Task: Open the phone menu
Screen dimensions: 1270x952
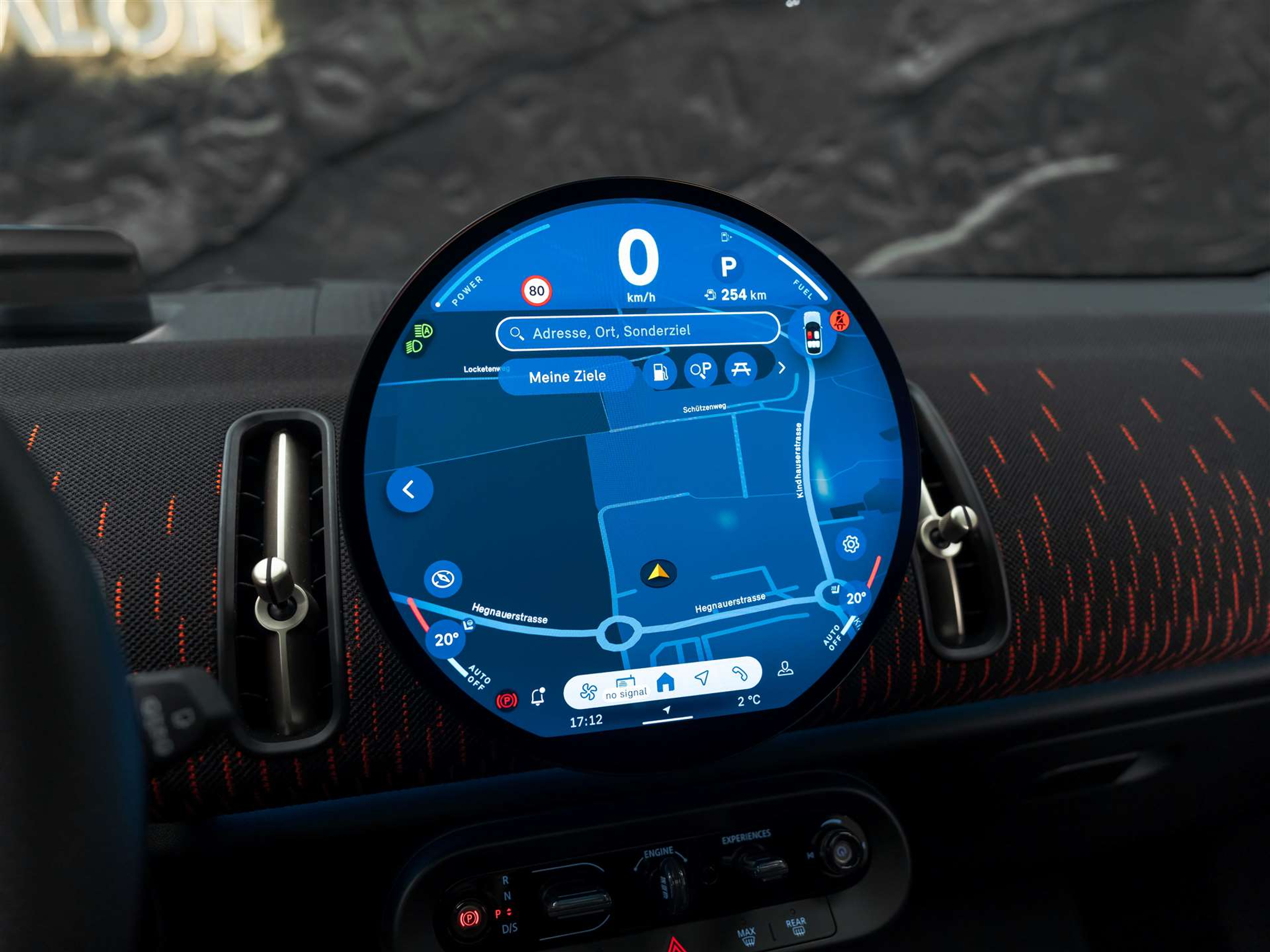Action: click(739, 674)
